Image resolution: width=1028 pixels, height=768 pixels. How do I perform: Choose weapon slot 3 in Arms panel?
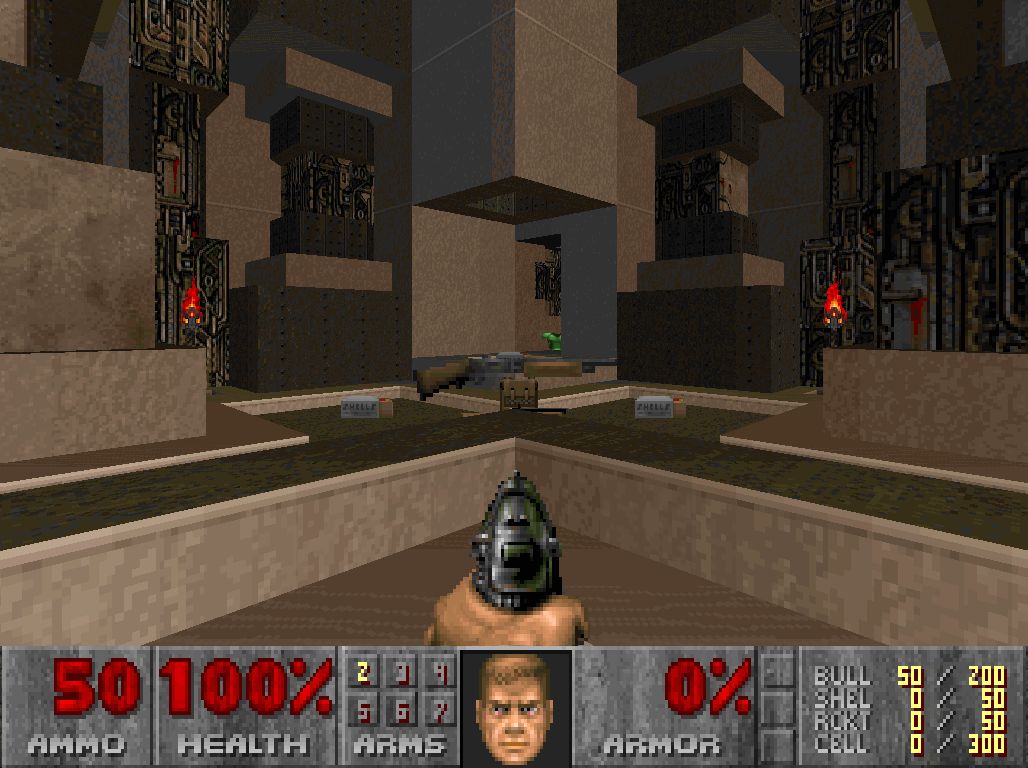[x=402, y=673]
